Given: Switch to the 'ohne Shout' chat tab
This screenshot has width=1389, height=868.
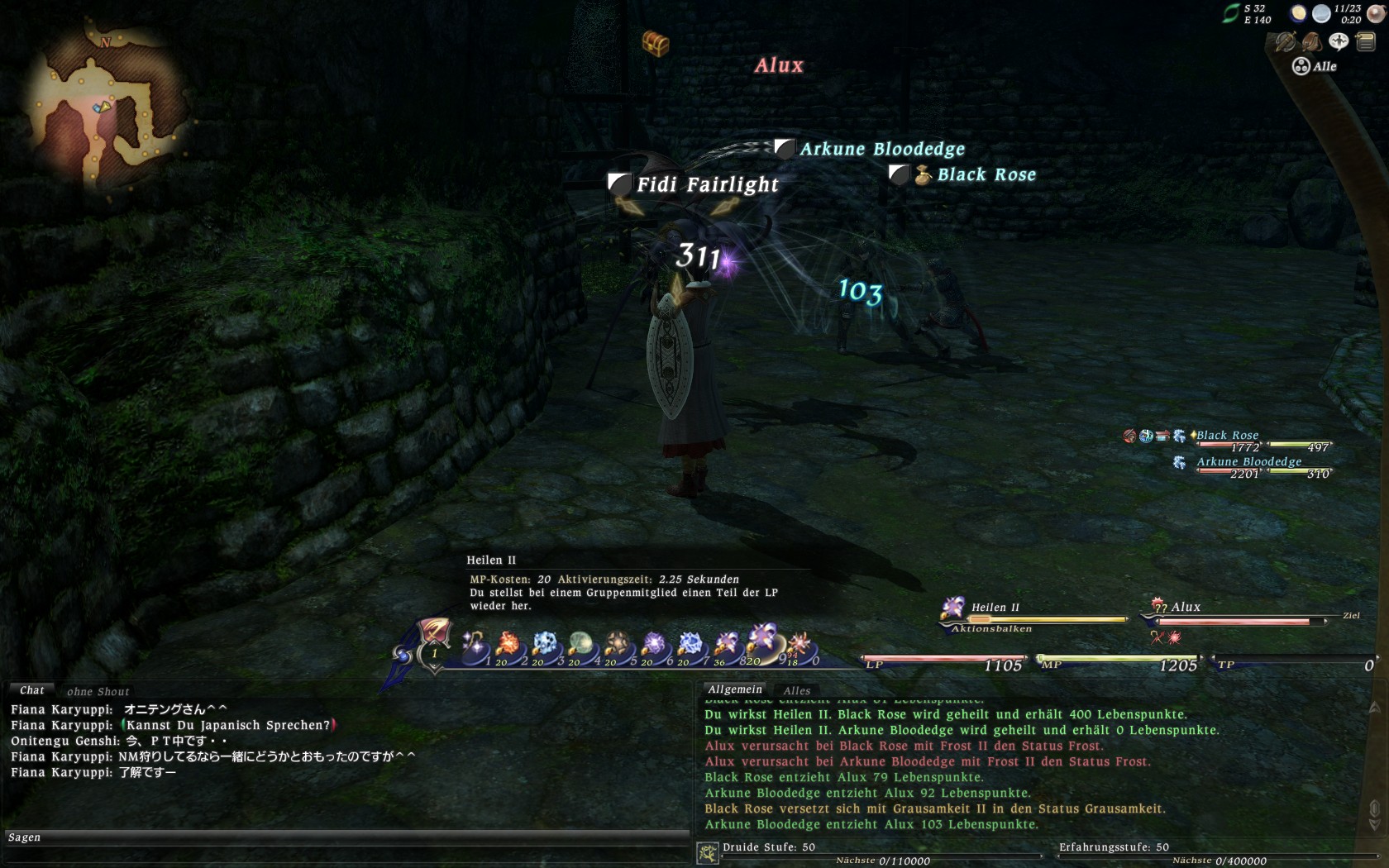Looking at the screenshot, I should point(98,692).
